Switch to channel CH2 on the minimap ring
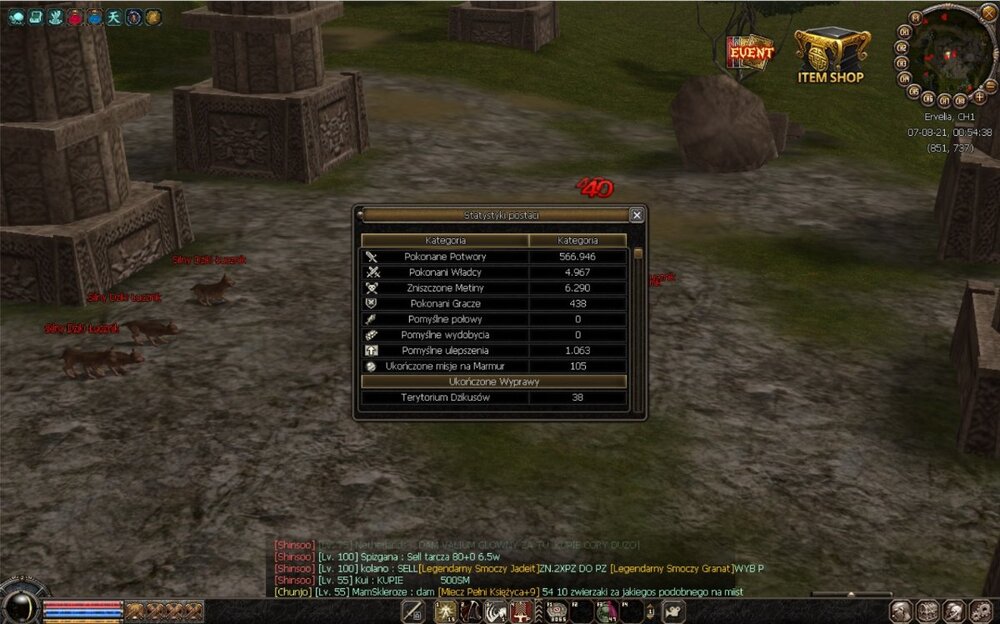The width and height of the screenshot is (1000, 624). tap(900, 46)
